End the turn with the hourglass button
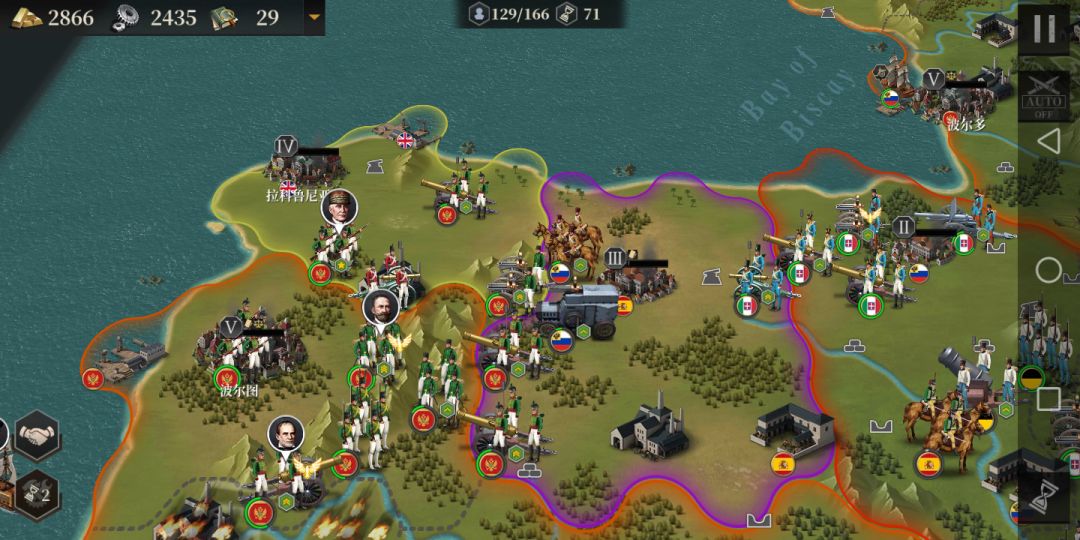Screen dimensions: 1080x540 [x=1047, y=495]
